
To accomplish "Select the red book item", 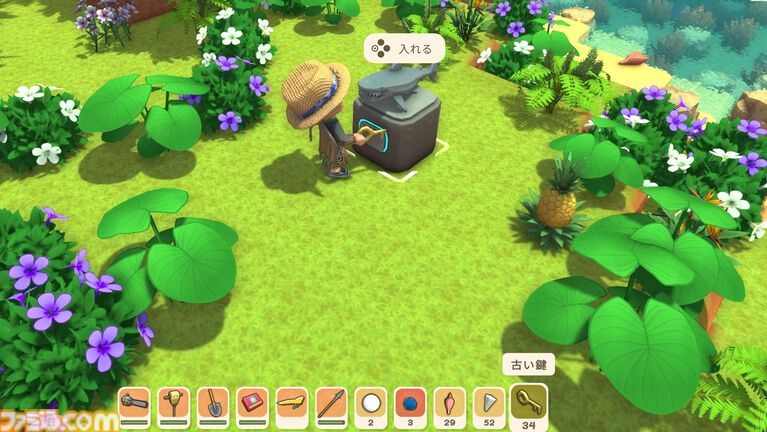I will pyautogui.click(x=252, y=403).
